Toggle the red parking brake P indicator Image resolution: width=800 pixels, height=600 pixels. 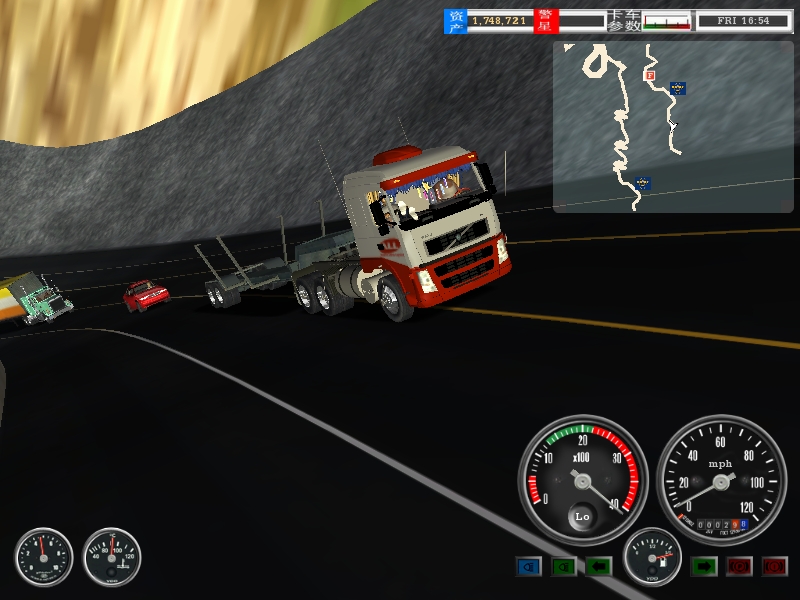(739, 567)
